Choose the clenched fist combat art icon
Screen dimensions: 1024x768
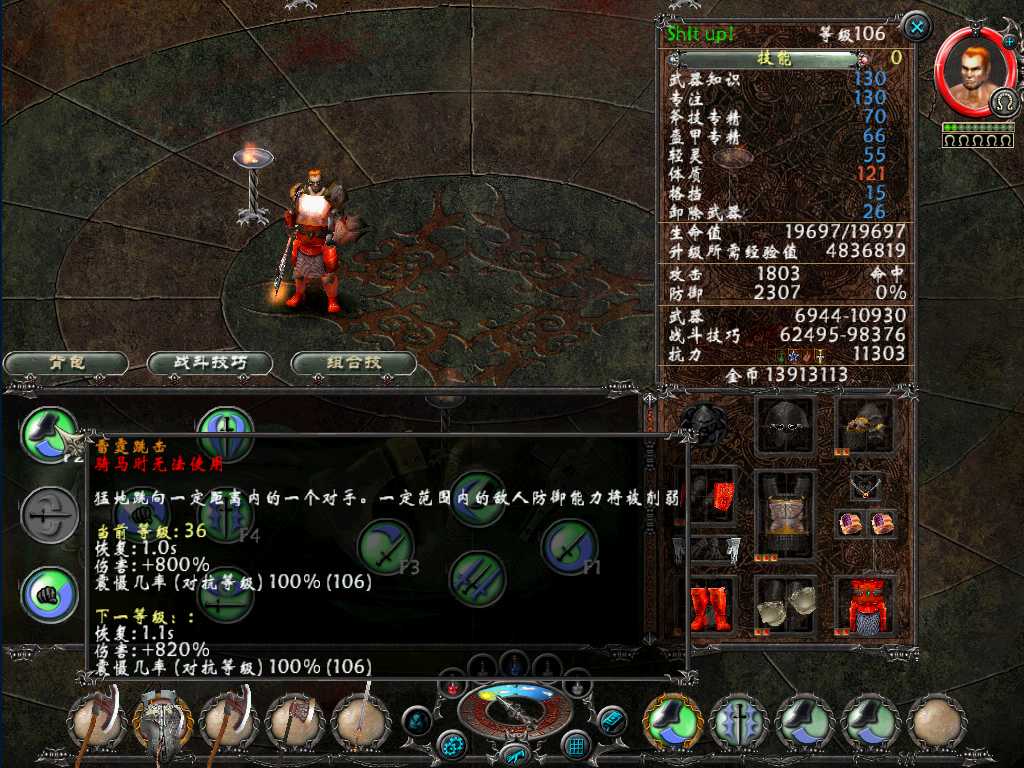pyautogui.click(x=50, y=594)
